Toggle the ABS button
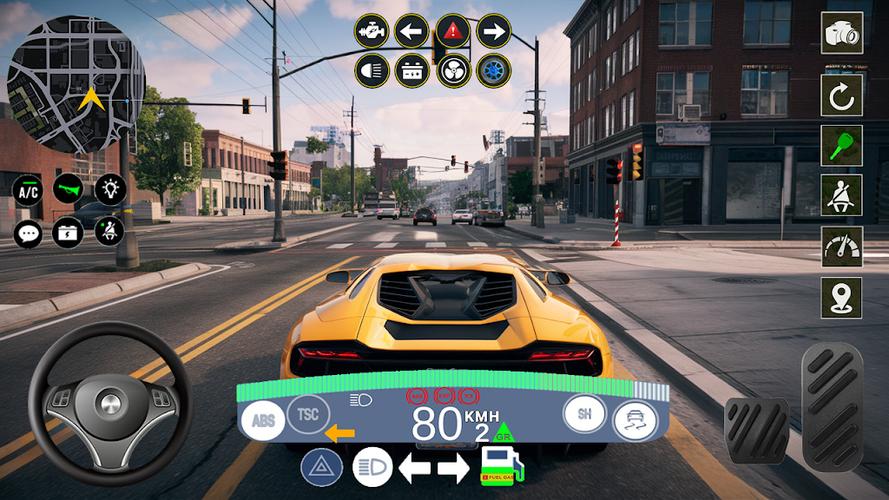This screenshot has width=889, height=500. (262, 420)
